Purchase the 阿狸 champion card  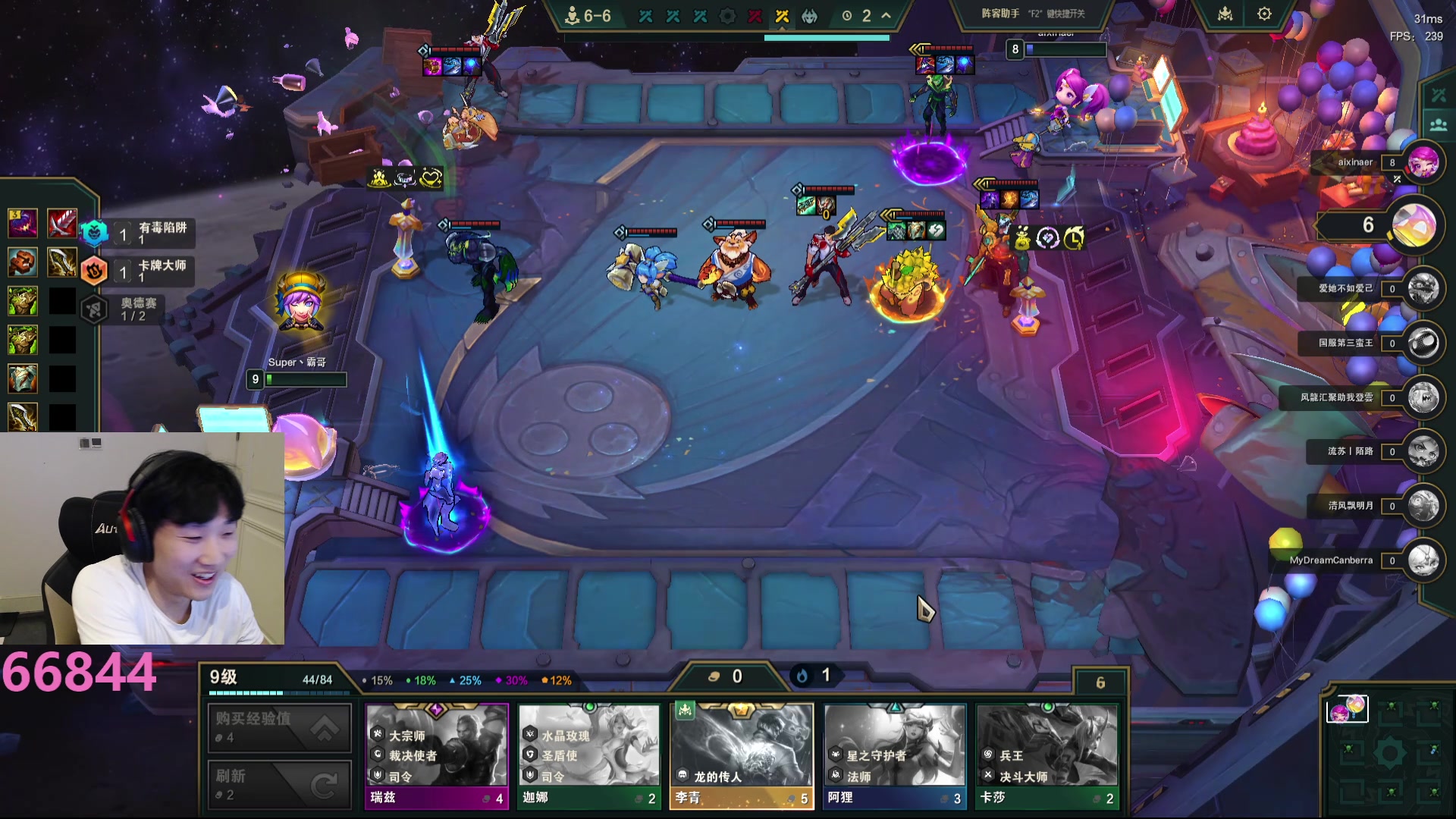(x=895, y=755)
